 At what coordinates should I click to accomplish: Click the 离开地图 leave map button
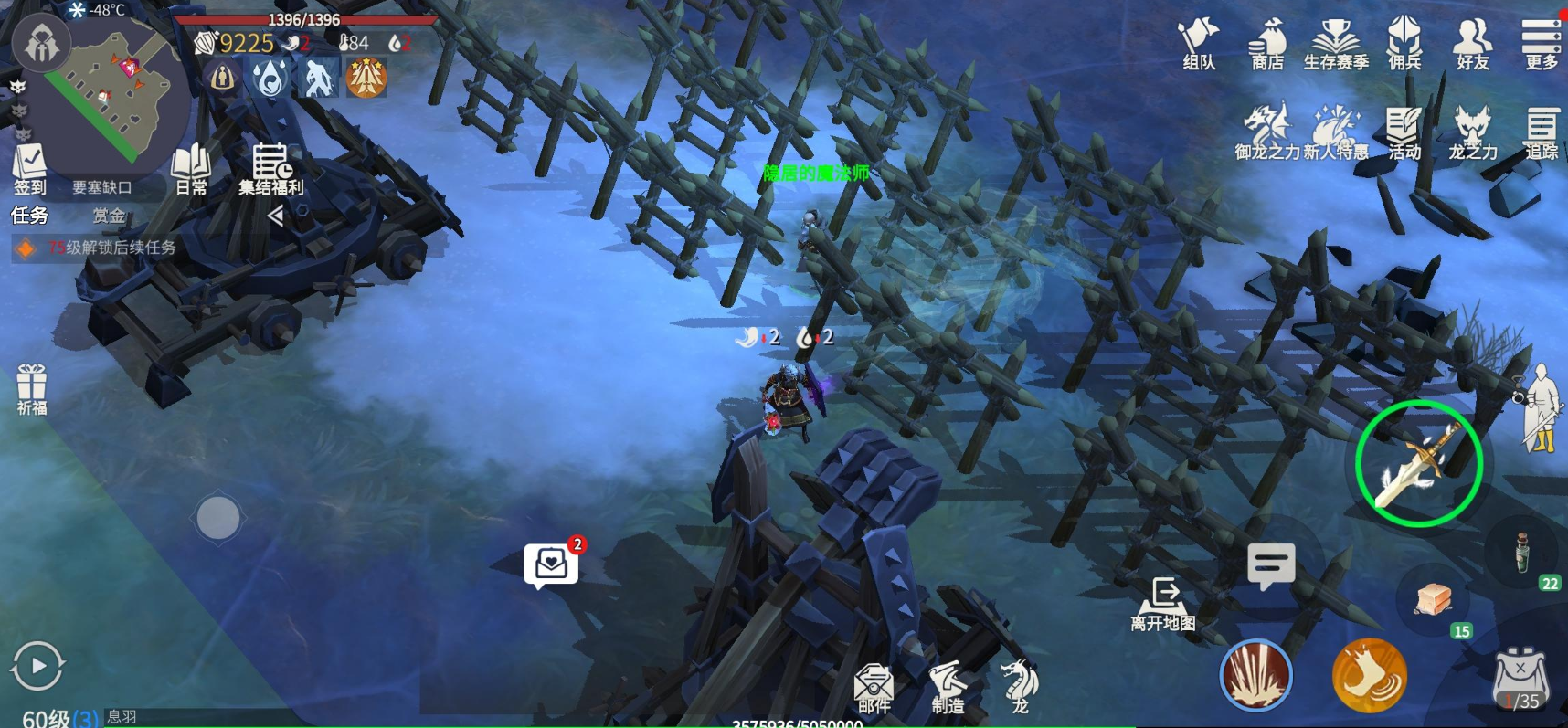tap(1163, 604)
